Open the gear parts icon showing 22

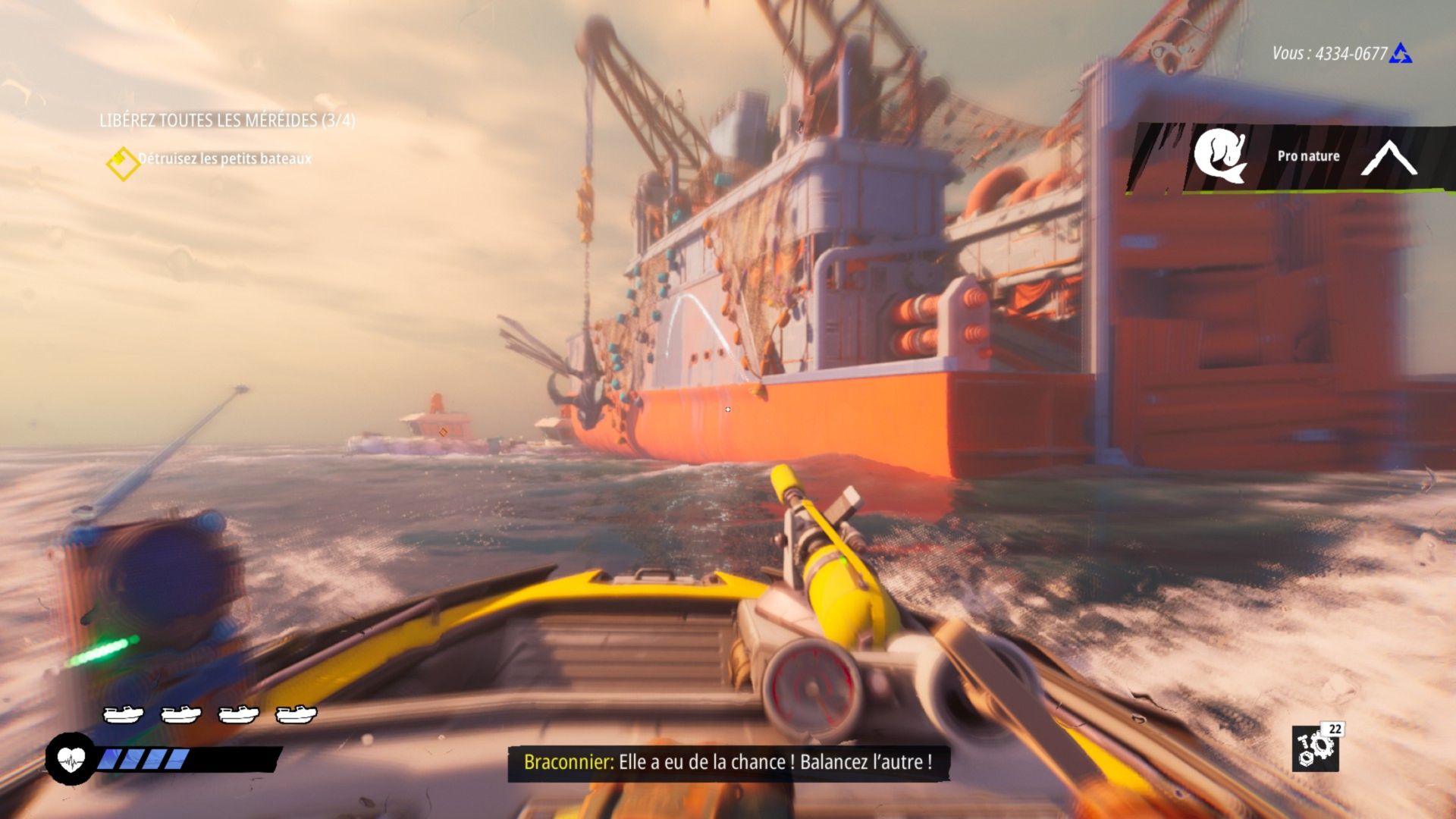[x=1316, y=748]
